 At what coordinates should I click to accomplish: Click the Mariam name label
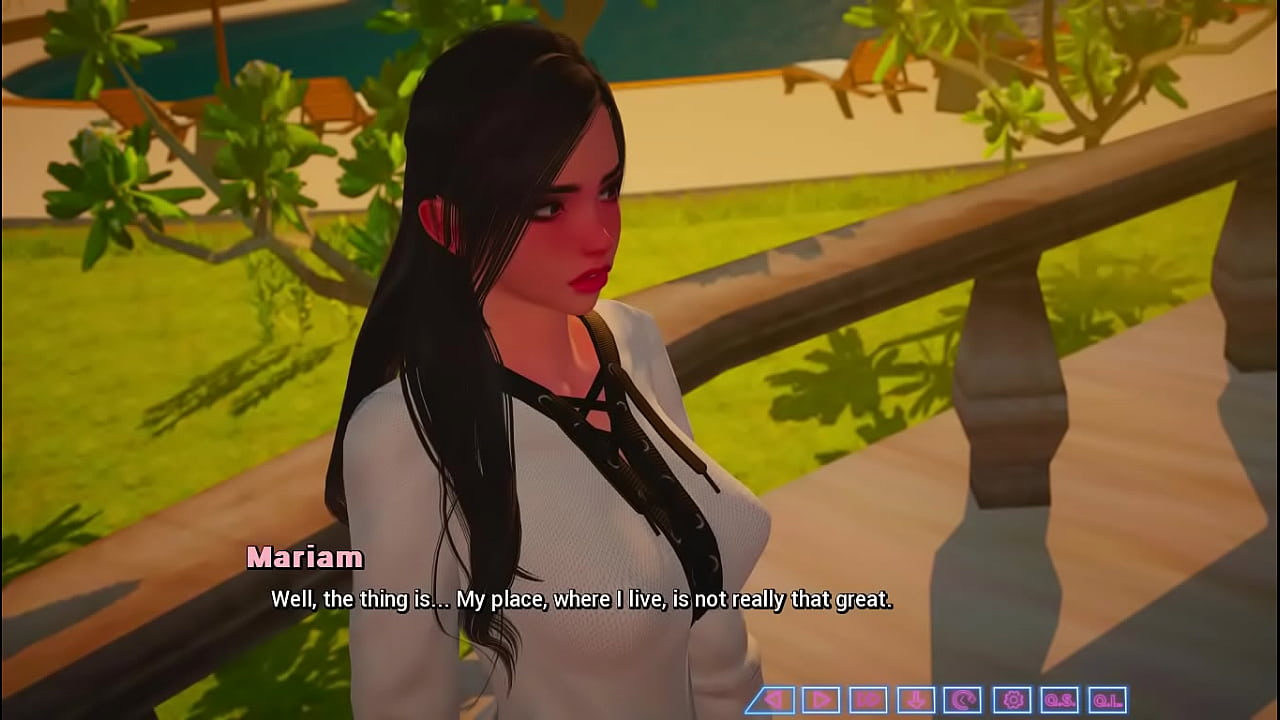(x=305, y=558)
